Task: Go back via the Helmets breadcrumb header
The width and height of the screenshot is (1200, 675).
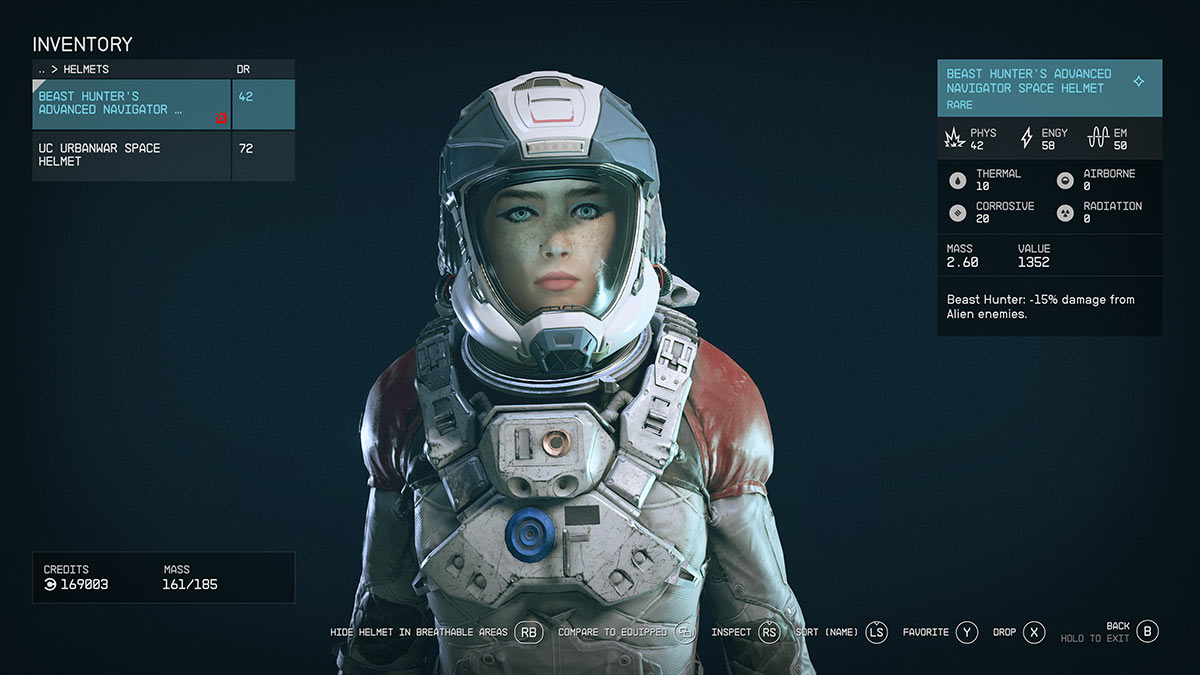Action: click(x=74, y=69)
